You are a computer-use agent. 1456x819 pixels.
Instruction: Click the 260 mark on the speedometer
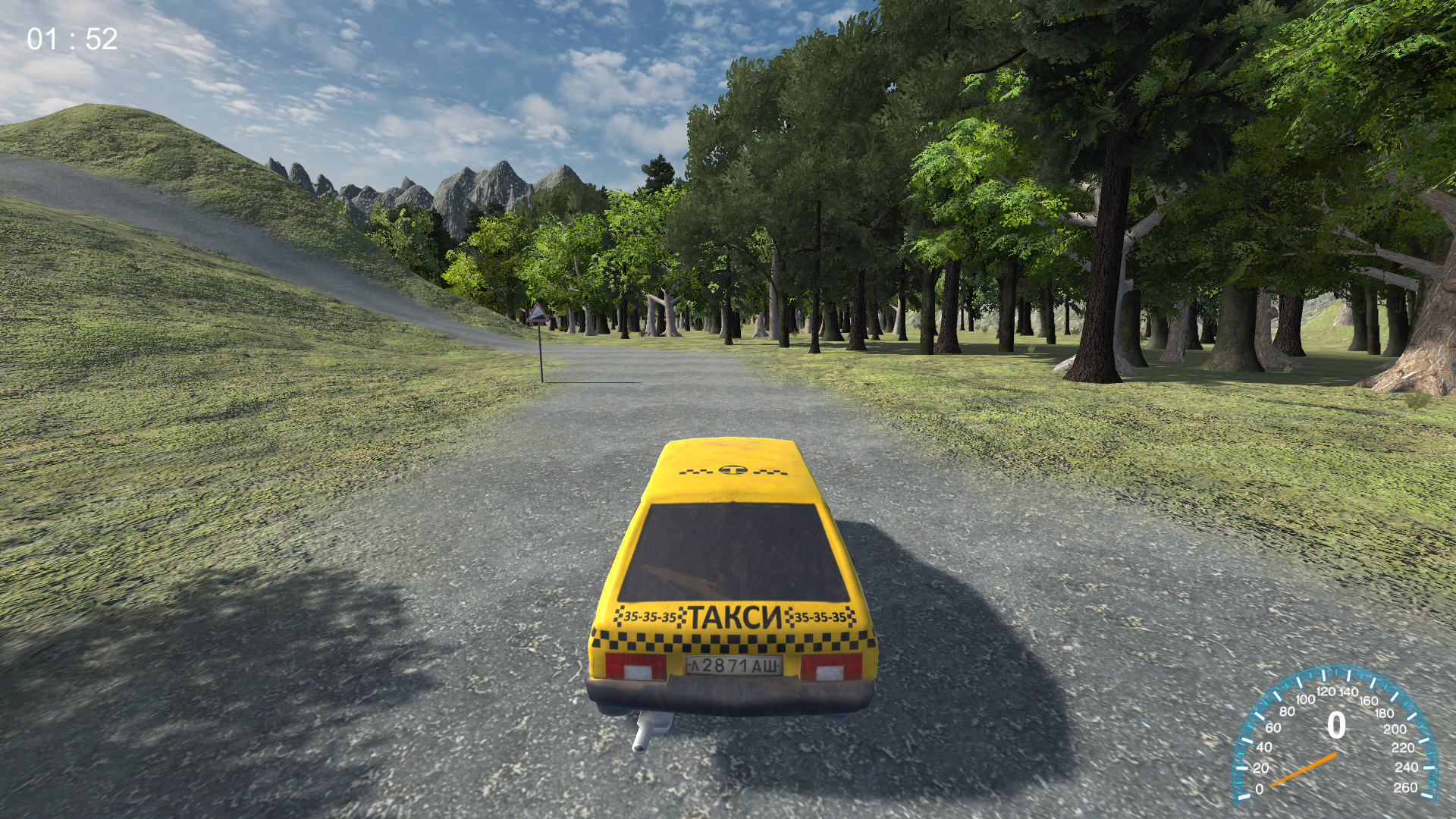pyautogui.click(x=1407, y=788)
